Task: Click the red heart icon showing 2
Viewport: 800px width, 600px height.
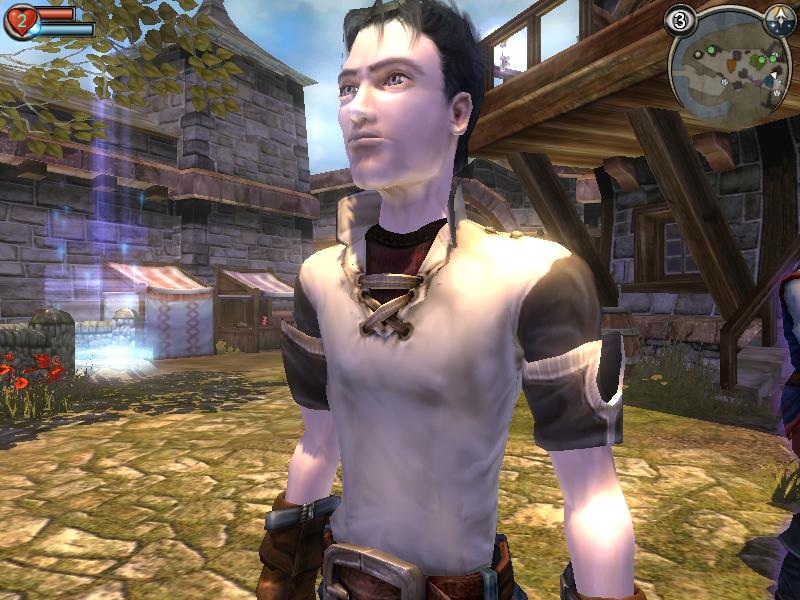Action: 20,21
